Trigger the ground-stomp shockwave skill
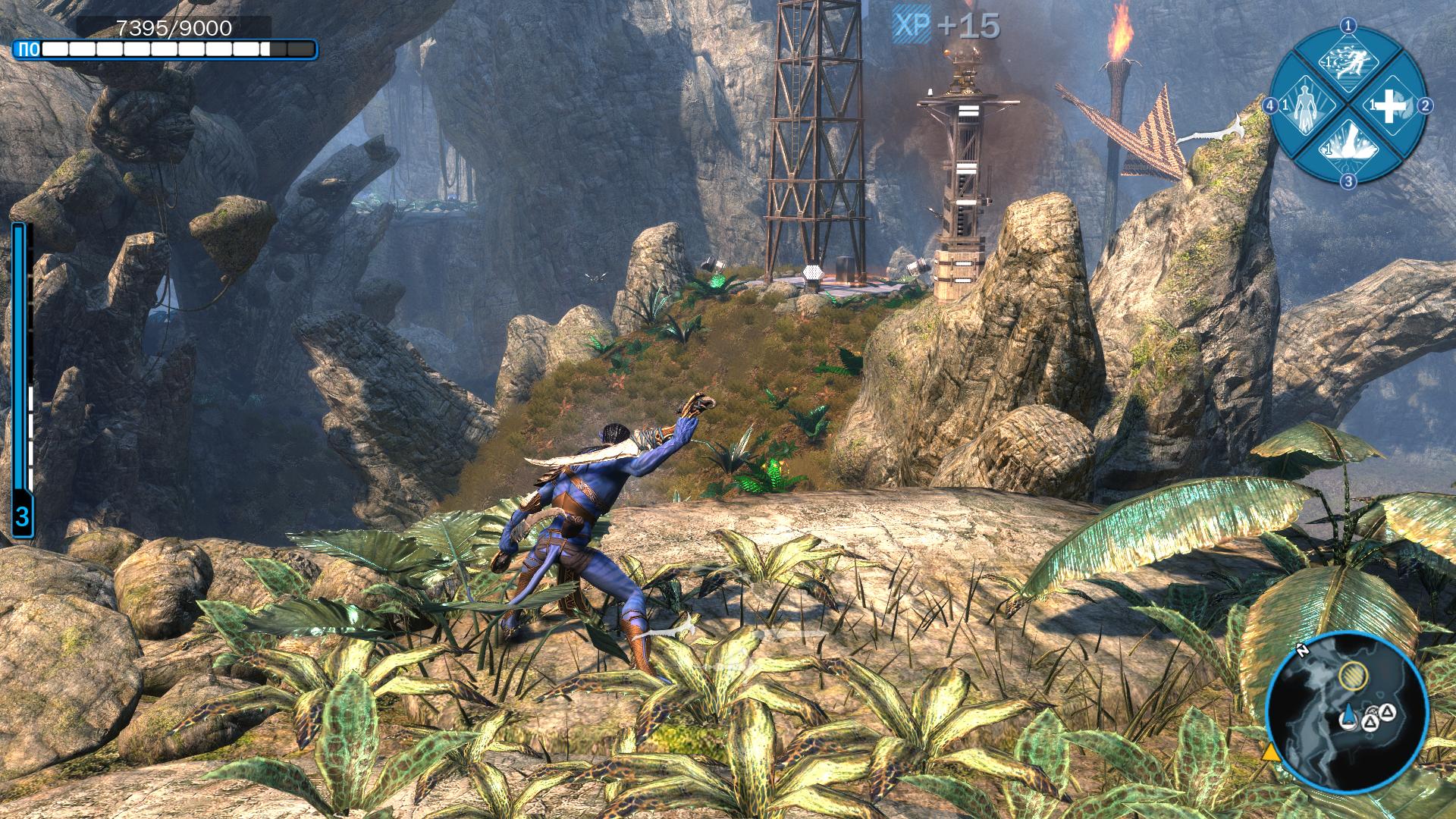 click(1348, 148)
